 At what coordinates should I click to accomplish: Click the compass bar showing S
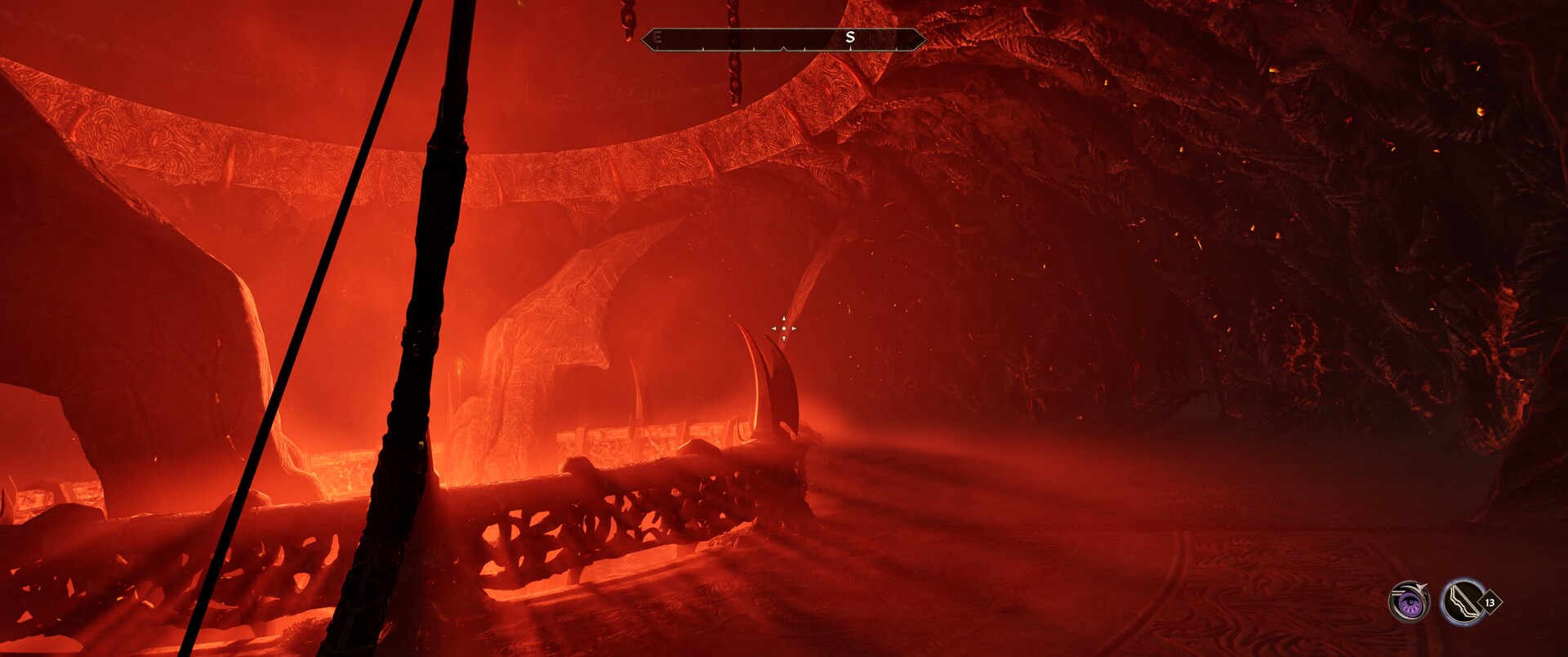pyautogui.click(x=783, y=38)
